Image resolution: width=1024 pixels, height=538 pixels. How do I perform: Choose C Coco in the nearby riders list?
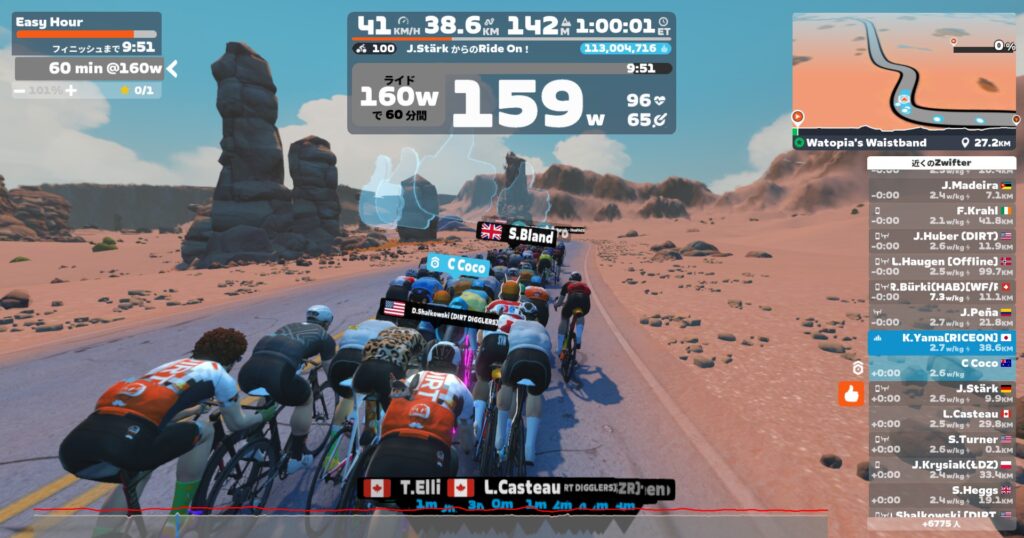[942, 368]
